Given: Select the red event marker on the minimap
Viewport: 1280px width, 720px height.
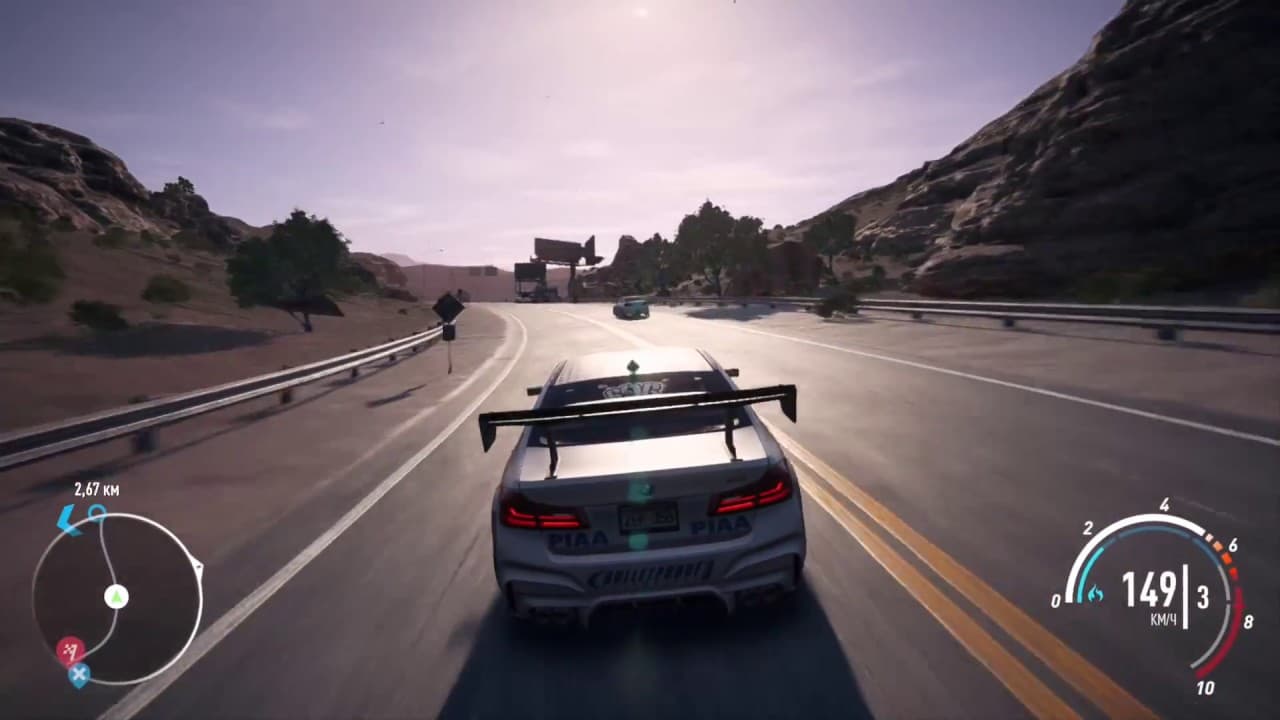Looking at the screenshot, I should (70, 651).
